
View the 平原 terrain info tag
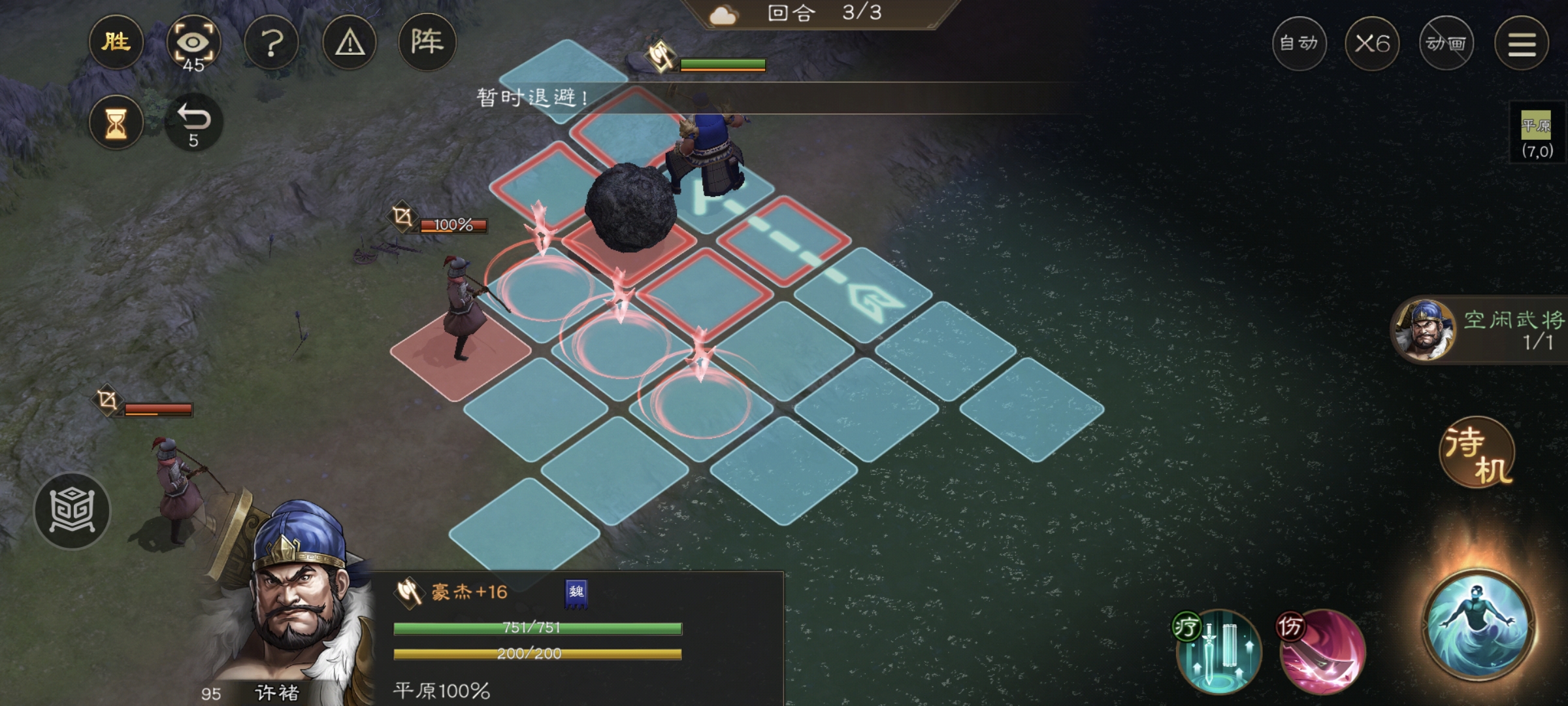pos(1536,135)
